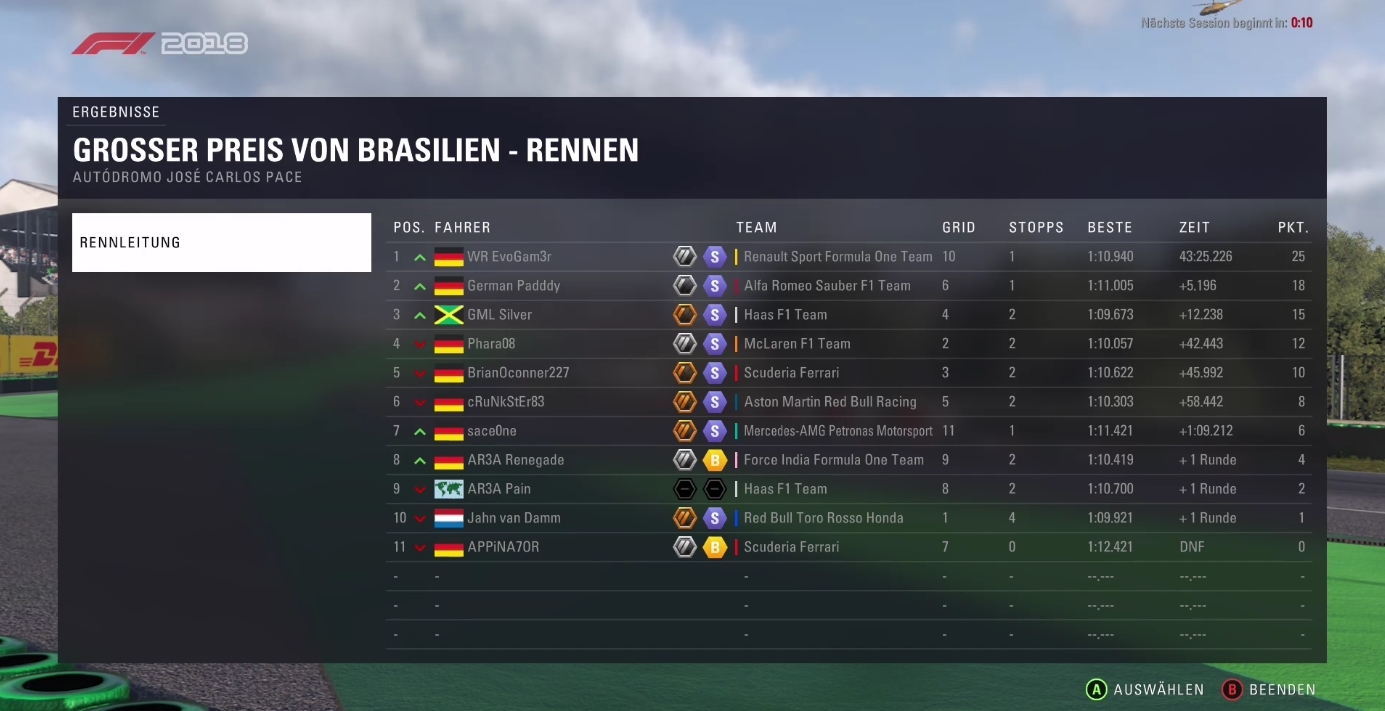Image resolution: width=1385 pixels, height=711 pixels.
Task: Select WR EvoGam3r's result row
Action: [x=509, y=257]
